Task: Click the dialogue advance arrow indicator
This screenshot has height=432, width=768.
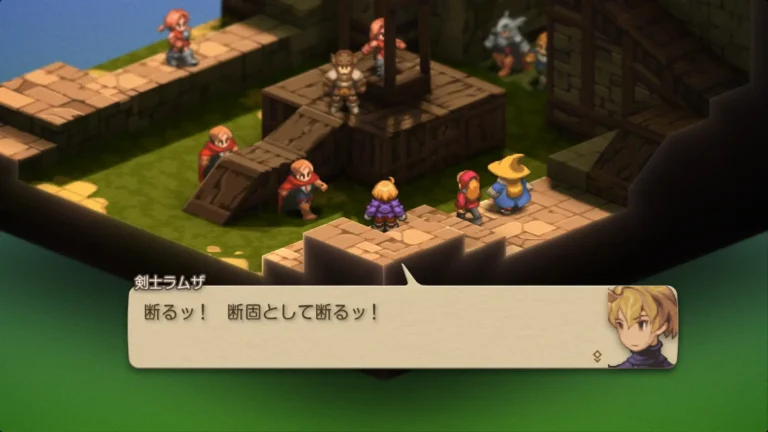Action: [x=597, y=355]
